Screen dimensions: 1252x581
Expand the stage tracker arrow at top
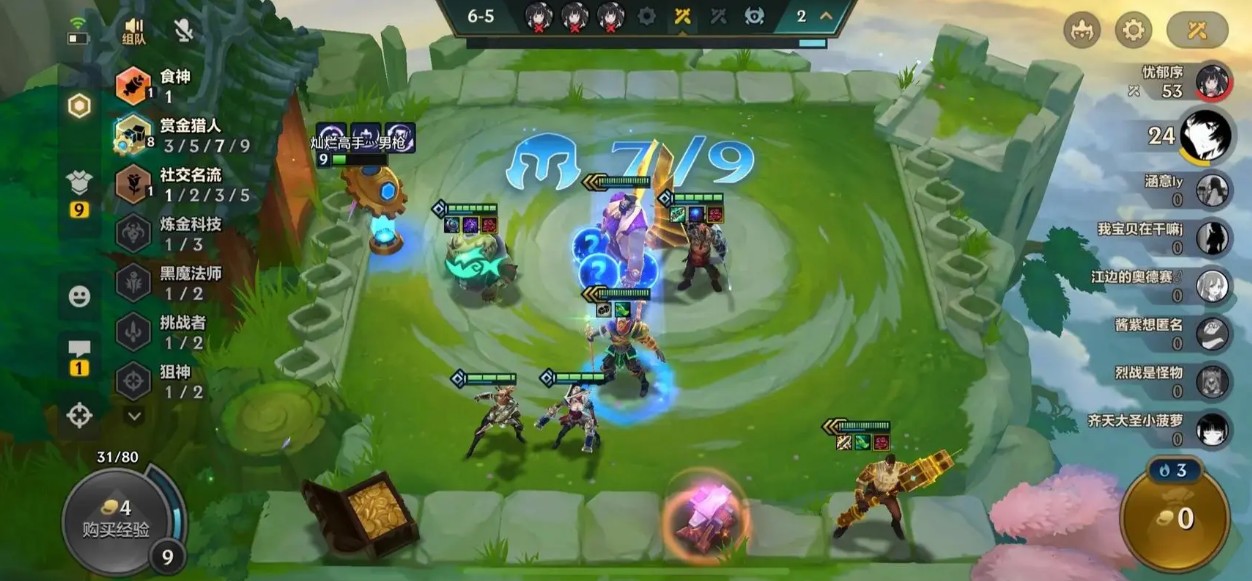[x=826, y=16]
